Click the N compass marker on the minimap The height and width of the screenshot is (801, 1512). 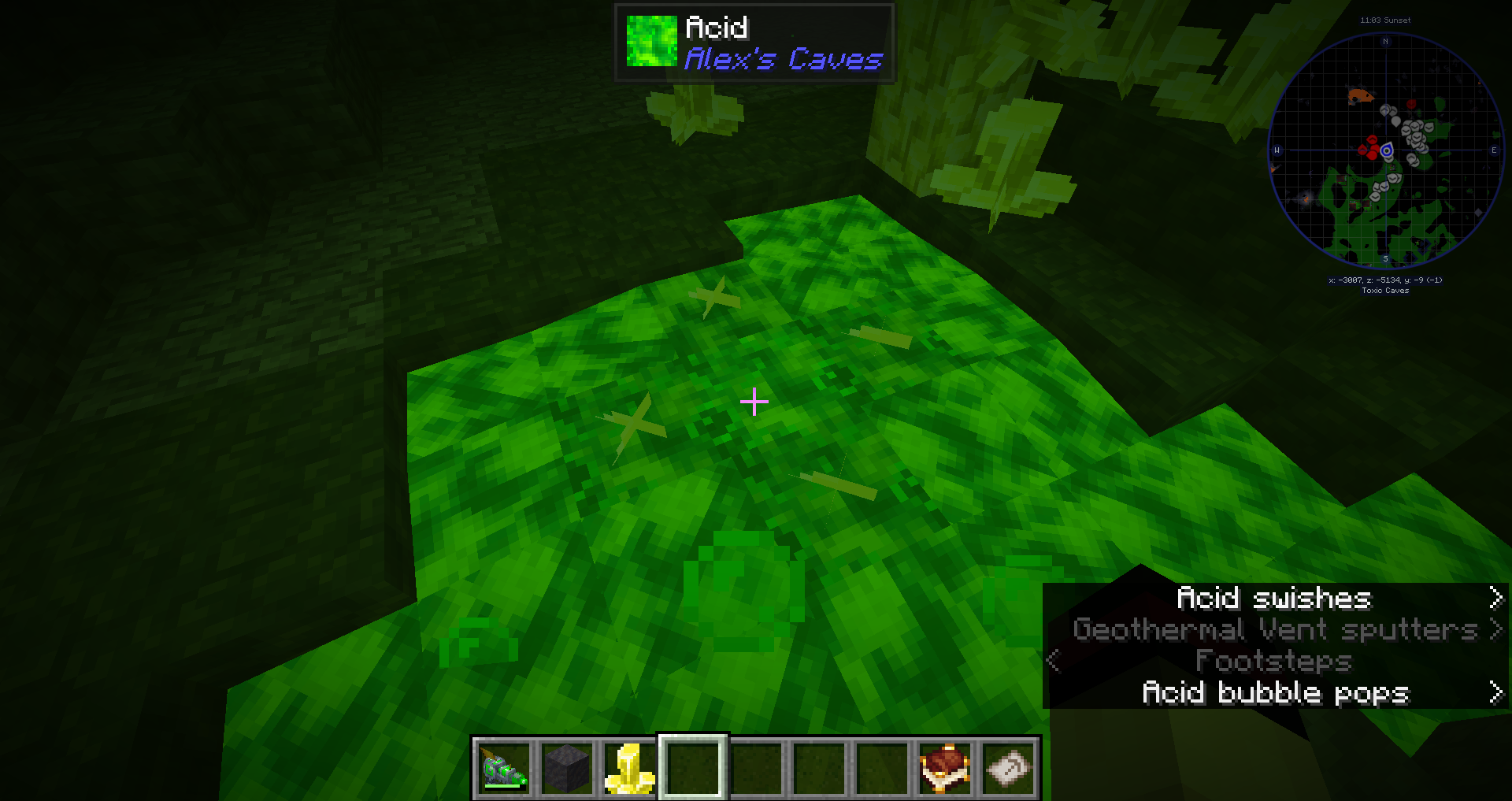coord(1385,42)
